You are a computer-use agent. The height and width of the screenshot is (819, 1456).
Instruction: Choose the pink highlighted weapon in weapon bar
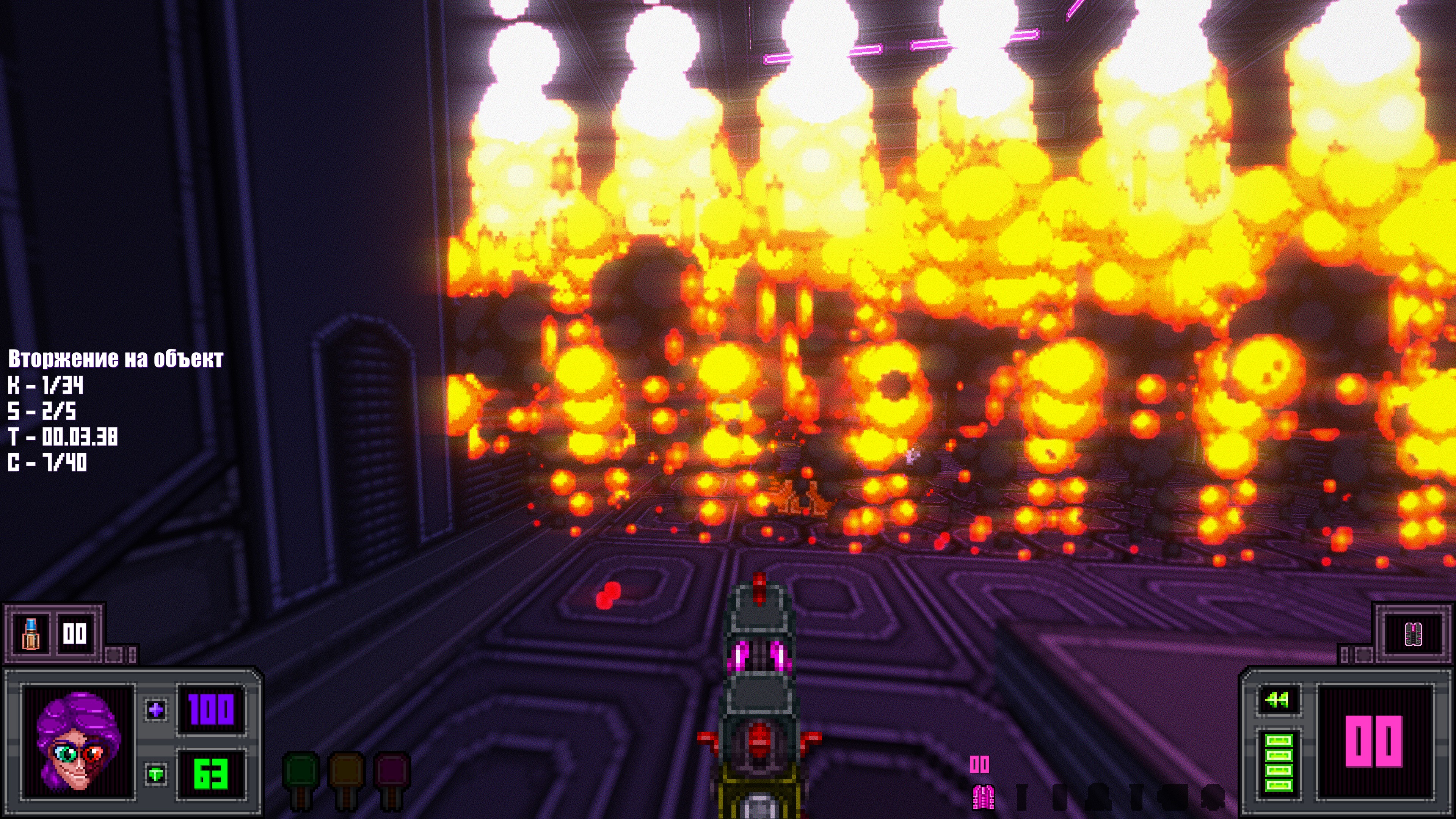point(983,796)
